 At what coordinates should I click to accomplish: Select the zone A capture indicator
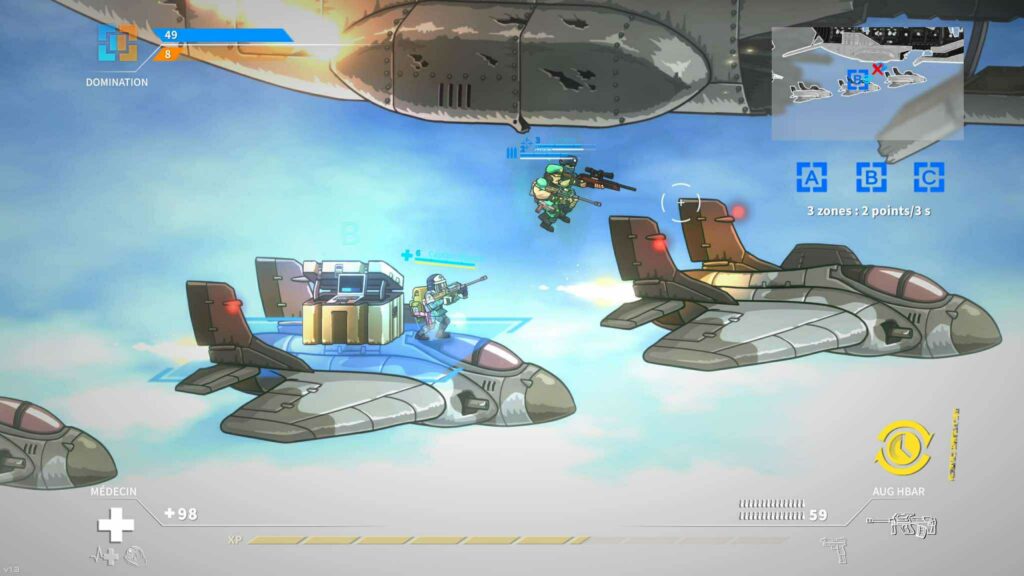coord(812,177)
